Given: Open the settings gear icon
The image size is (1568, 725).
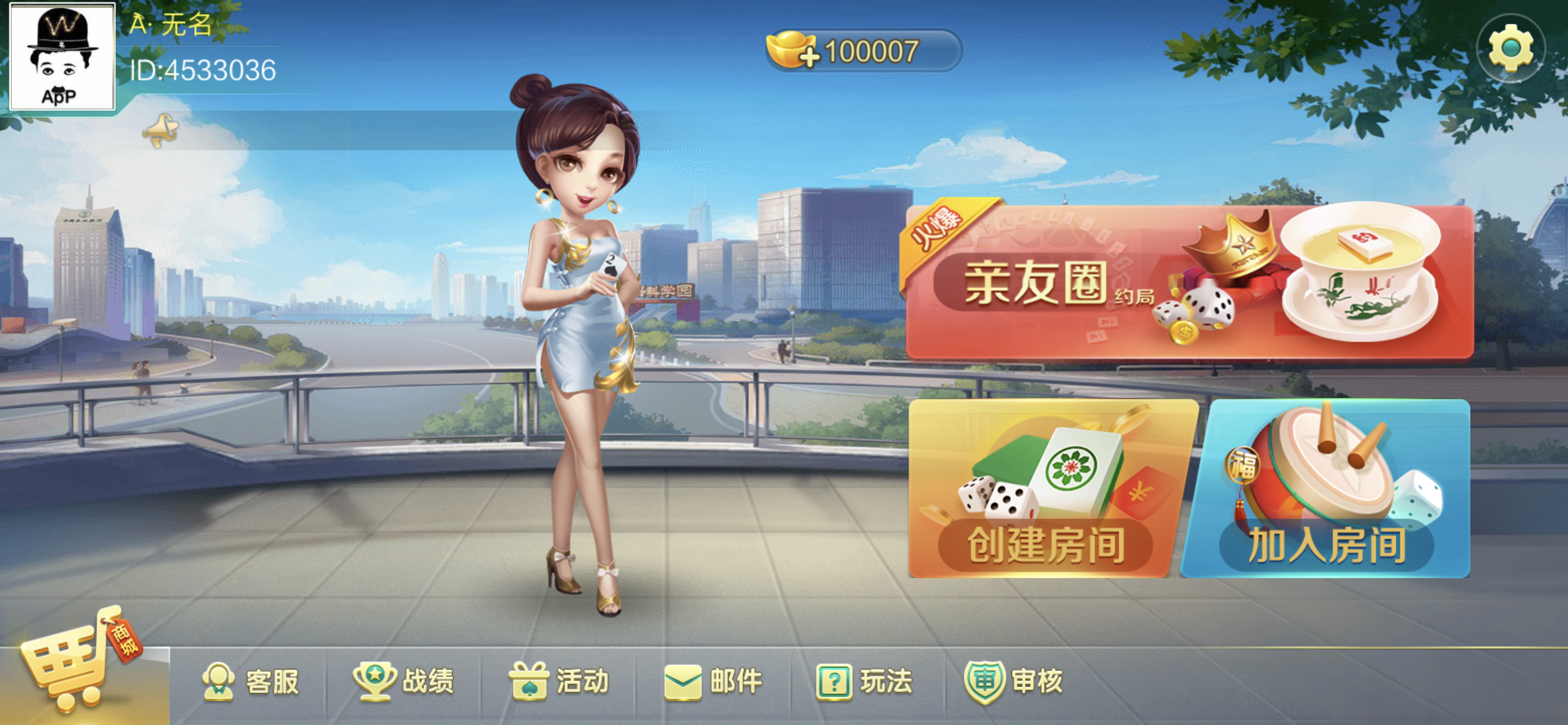Looking at the screenshot, I should click(x=1510, y=49).
